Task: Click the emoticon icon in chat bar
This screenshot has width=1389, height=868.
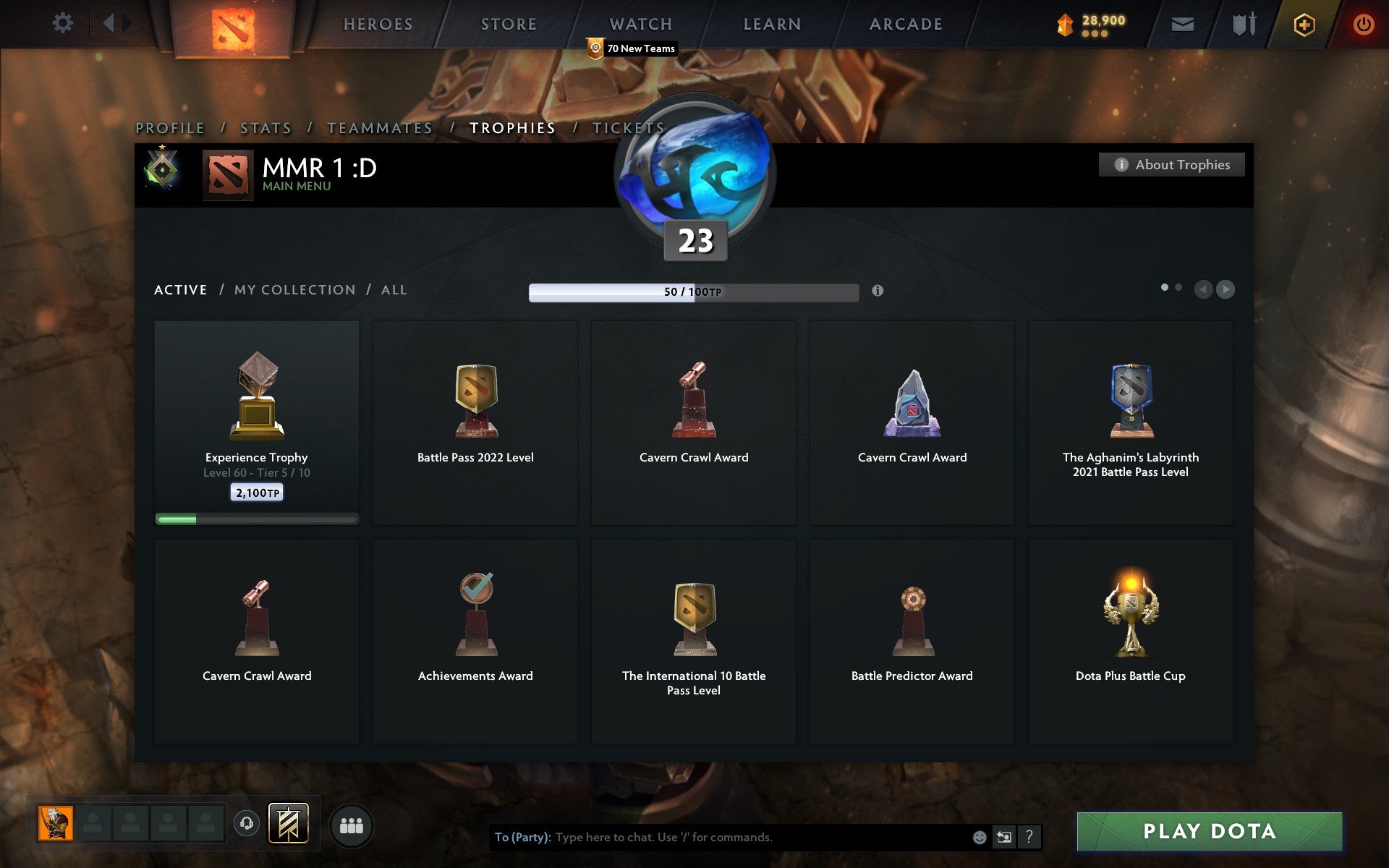Action: [x=980, y=838]
